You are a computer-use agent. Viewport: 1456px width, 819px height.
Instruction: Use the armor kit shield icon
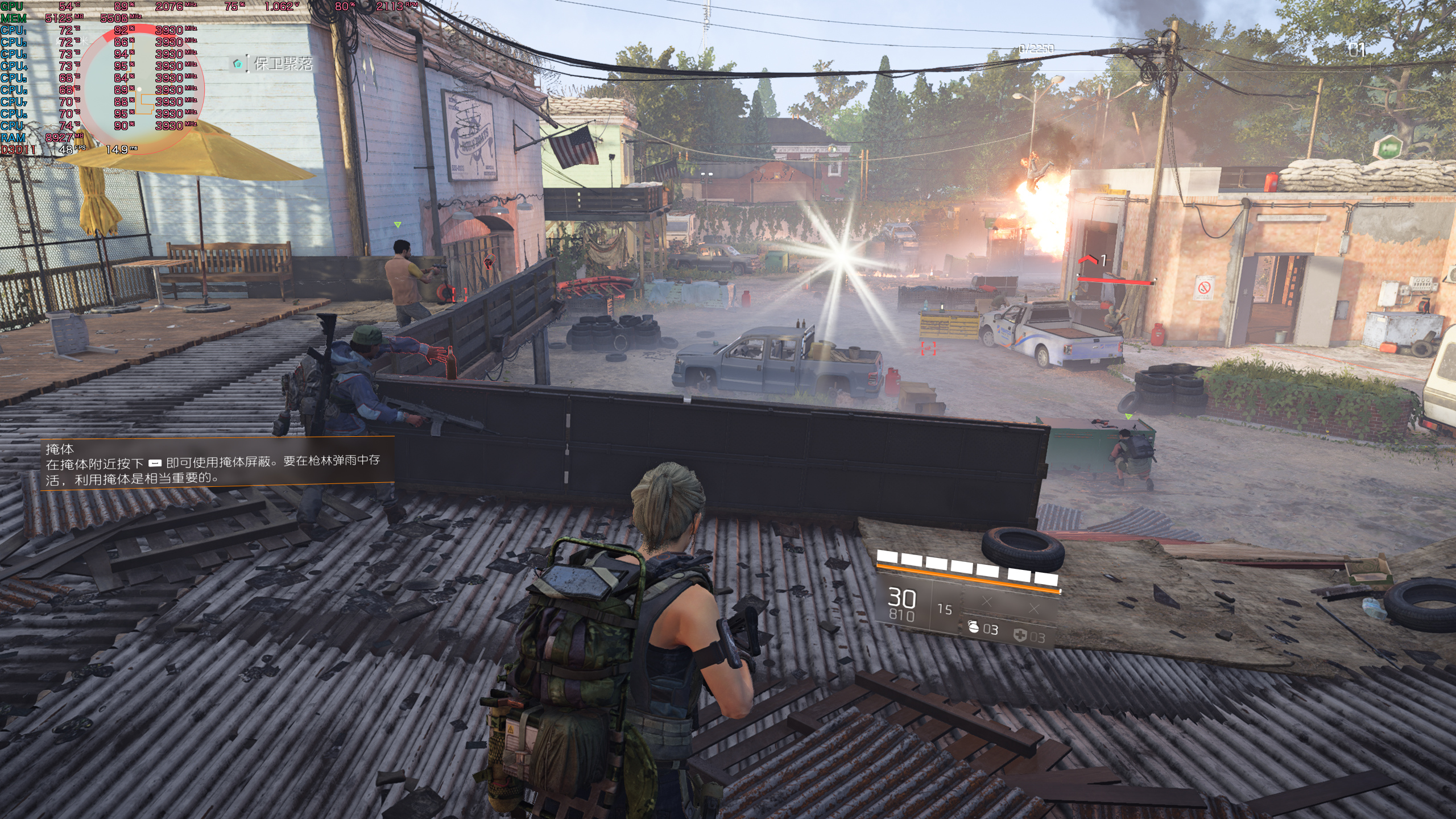tap(1020, 635)
